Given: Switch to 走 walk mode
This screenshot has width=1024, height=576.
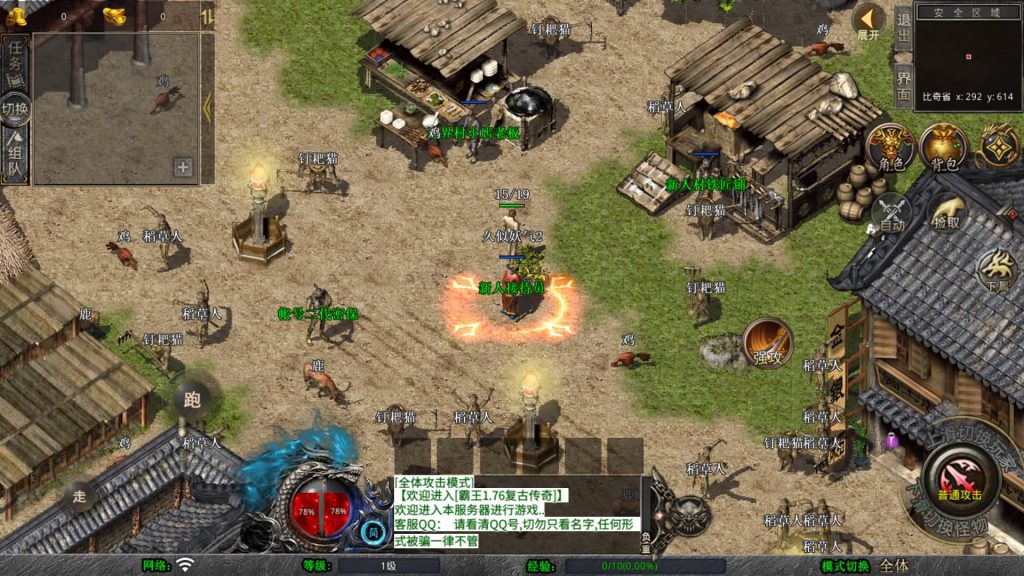Looking at the screenshot, I should (81, 494).
